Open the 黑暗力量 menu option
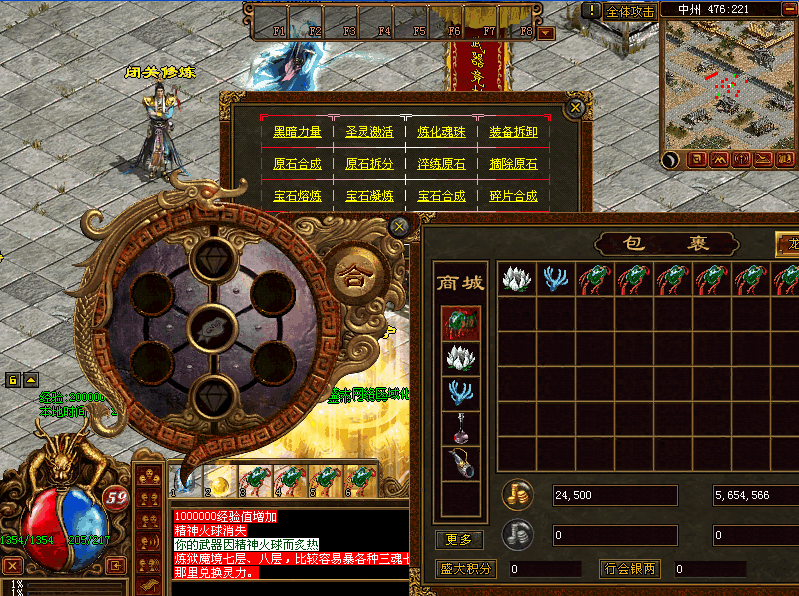 (297, 132)
